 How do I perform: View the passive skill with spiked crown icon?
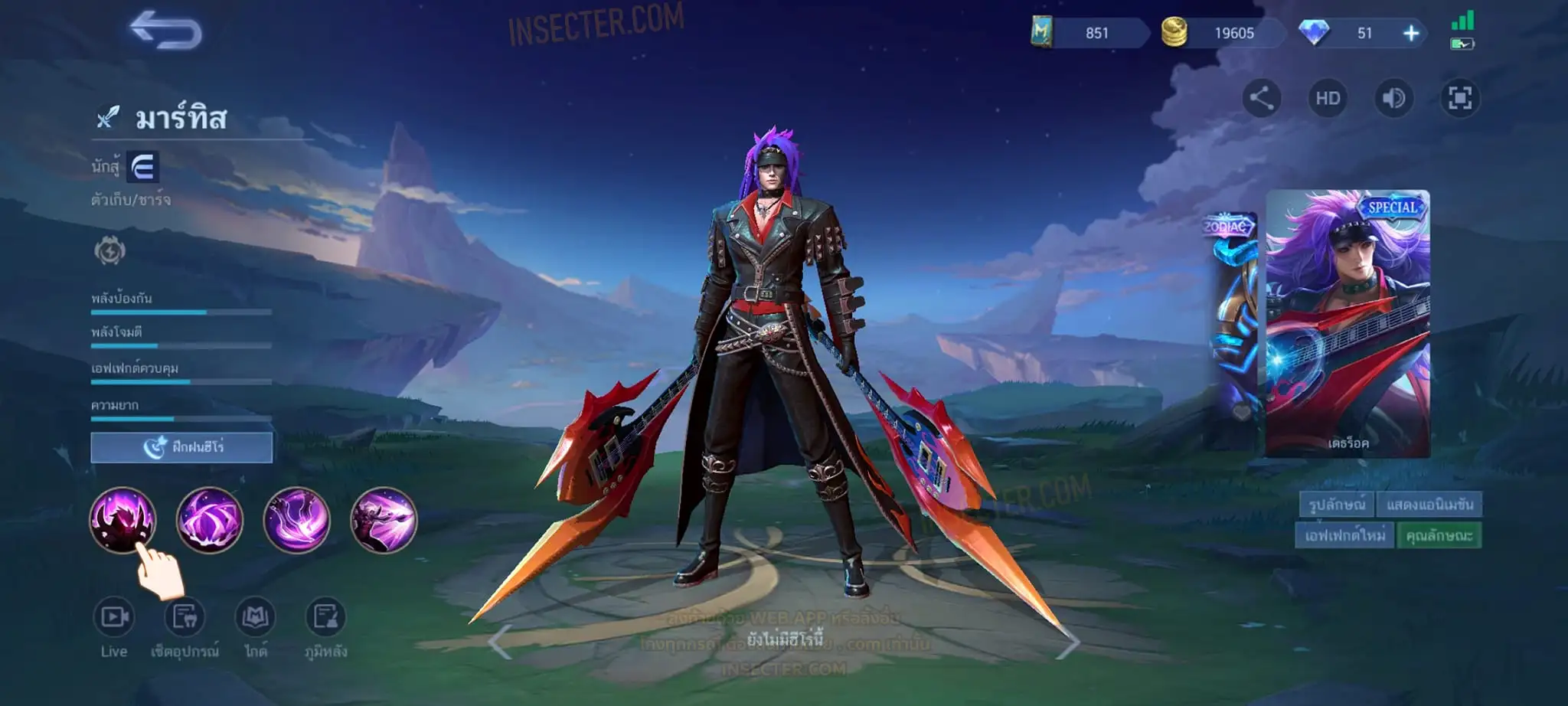click(x=122, y=520)
